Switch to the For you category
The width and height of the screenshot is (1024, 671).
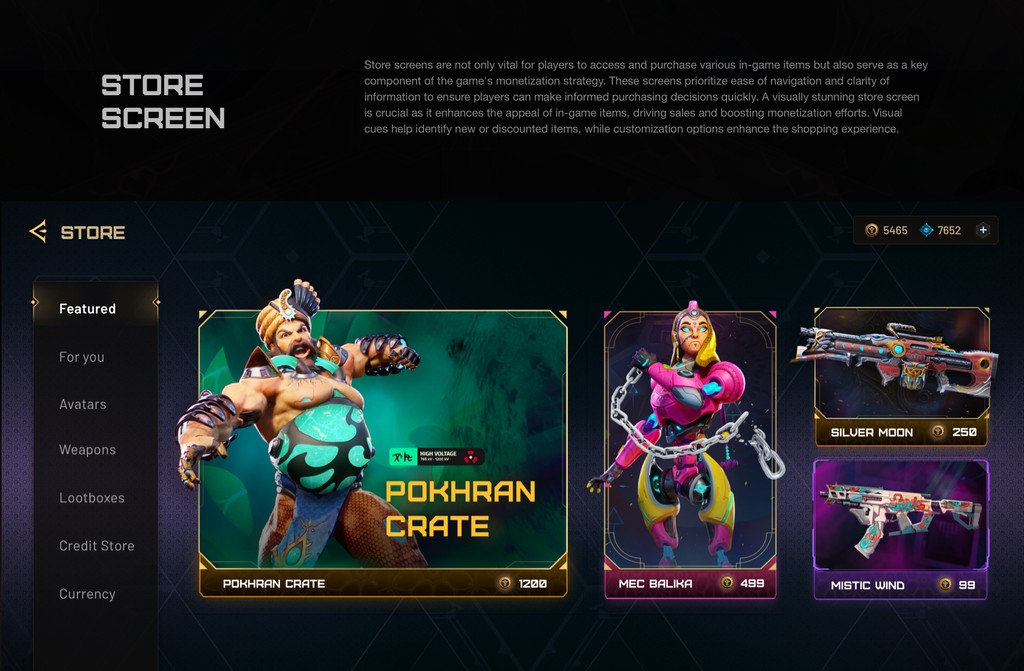click(82, 357)
